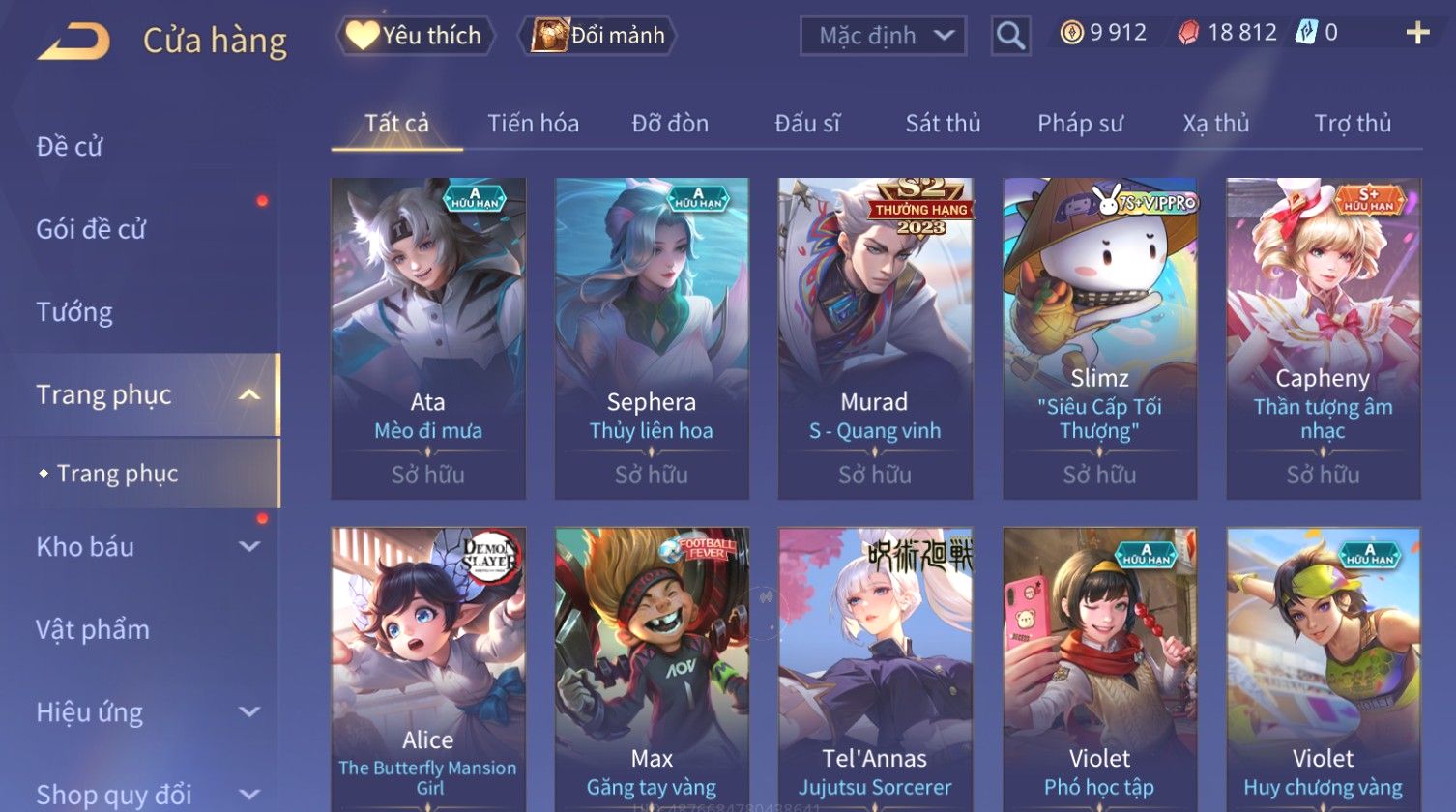Expand the Kho báu menu
Image resolution: width=1456 pixels, height=812 pixels.
pos(145,547)
